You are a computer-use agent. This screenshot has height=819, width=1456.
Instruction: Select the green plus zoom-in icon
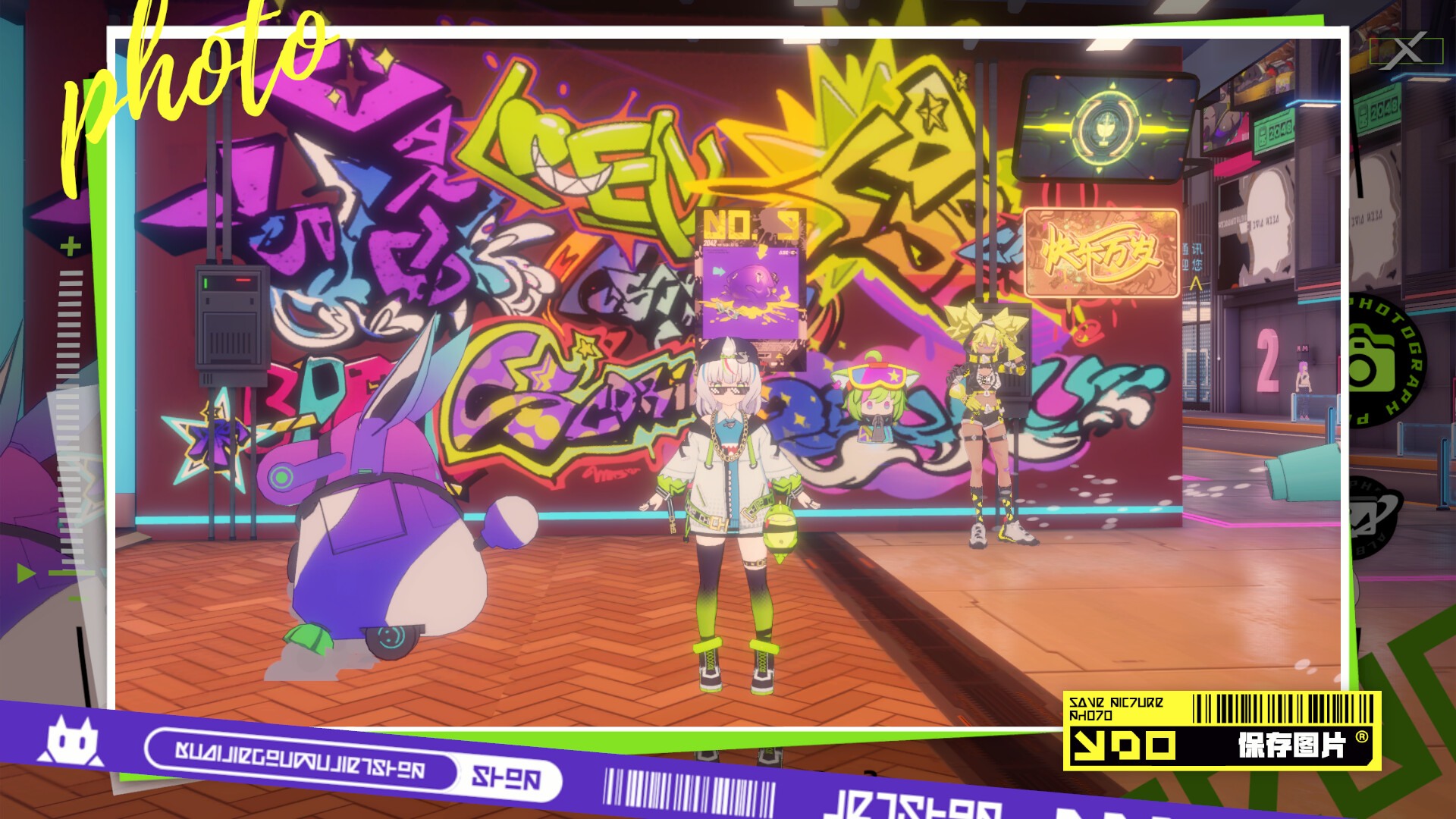click(69, 246)
